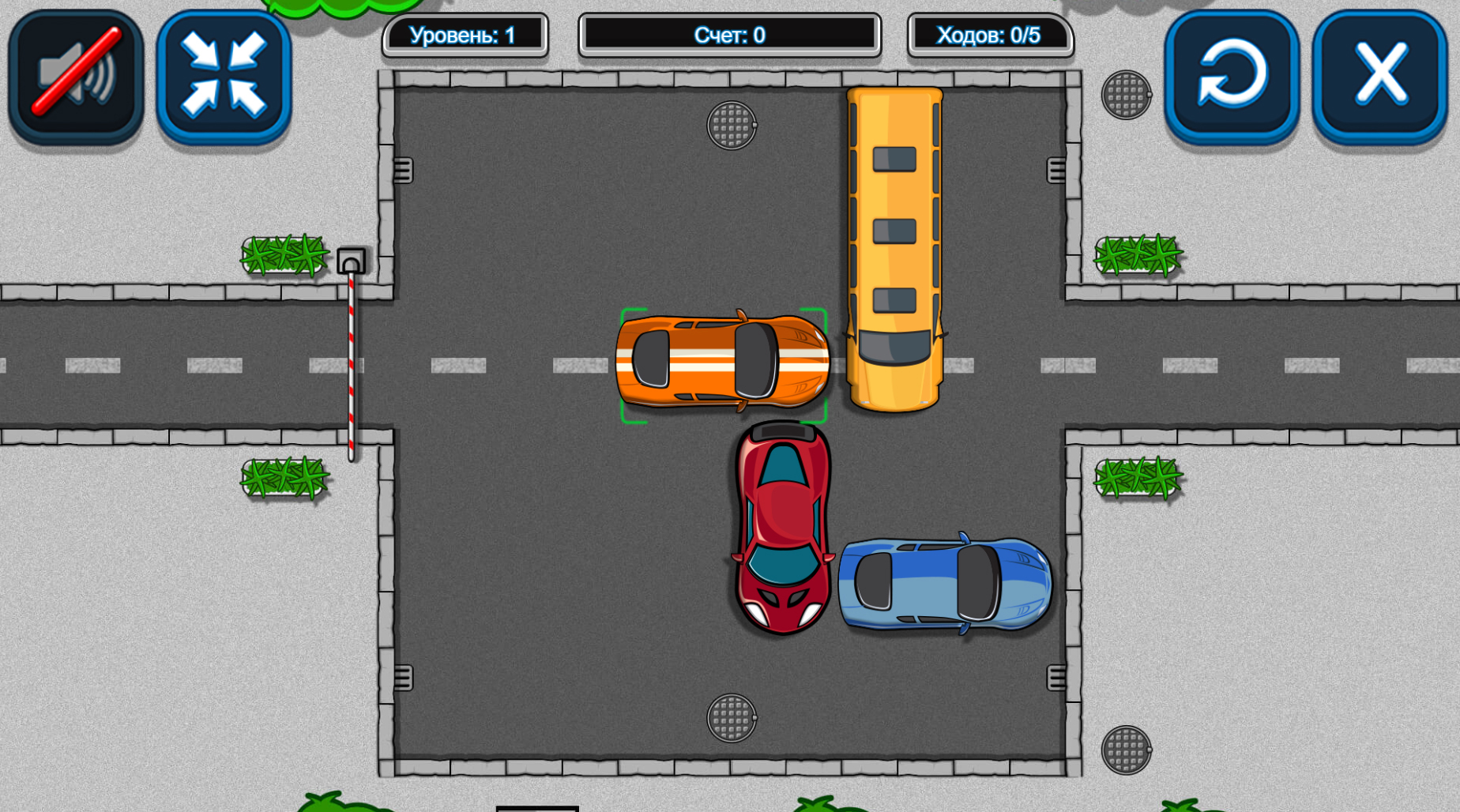This screenshot has height=812, width=1460.
Task: Select the red sports car
Action: click(x=782, y=529)
